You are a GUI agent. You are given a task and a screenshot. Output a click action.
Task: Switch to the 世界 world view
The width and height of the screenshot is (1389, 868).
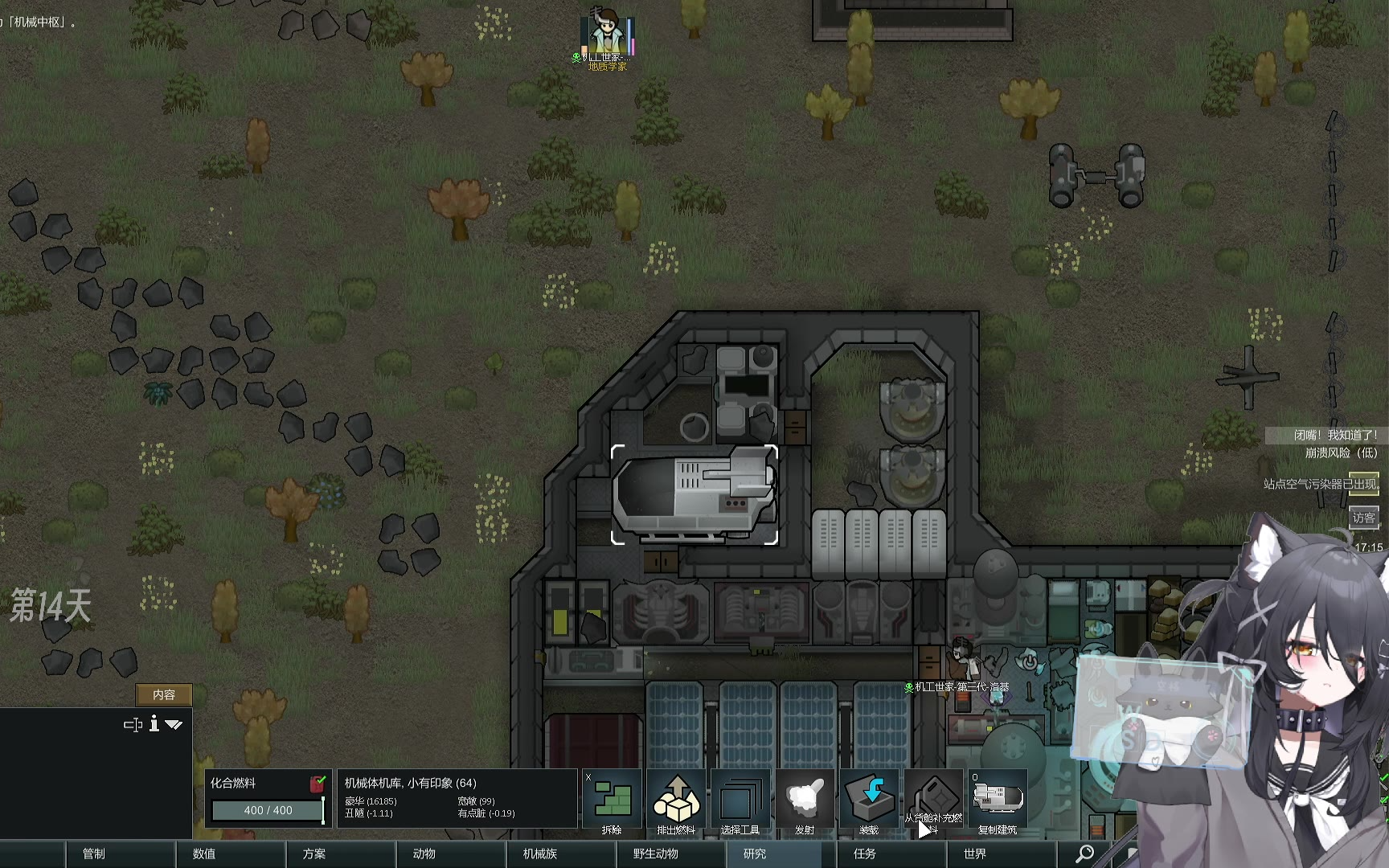975,854
